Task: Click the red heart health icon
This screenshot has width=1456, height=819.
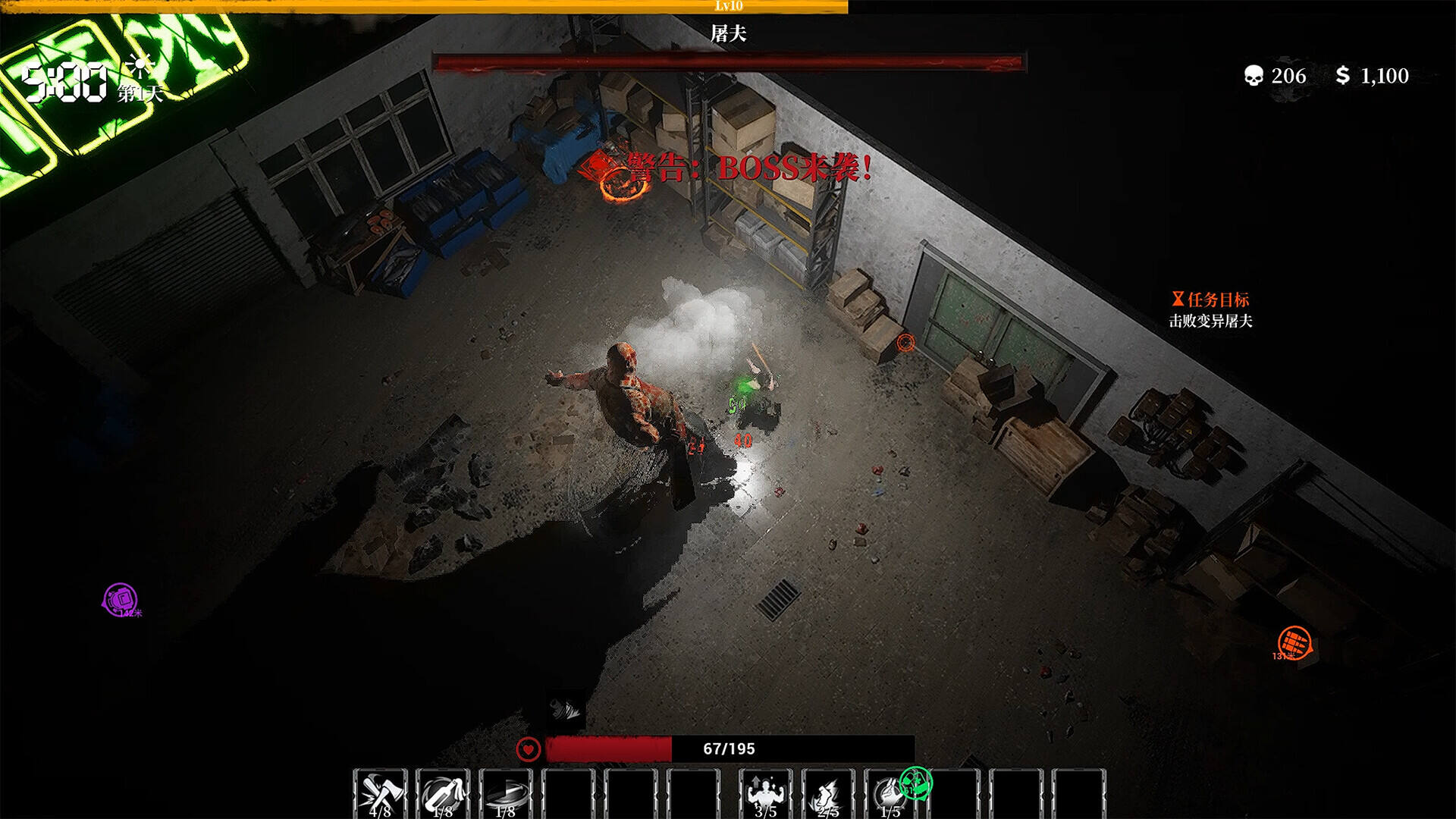Action: [529, 749]
